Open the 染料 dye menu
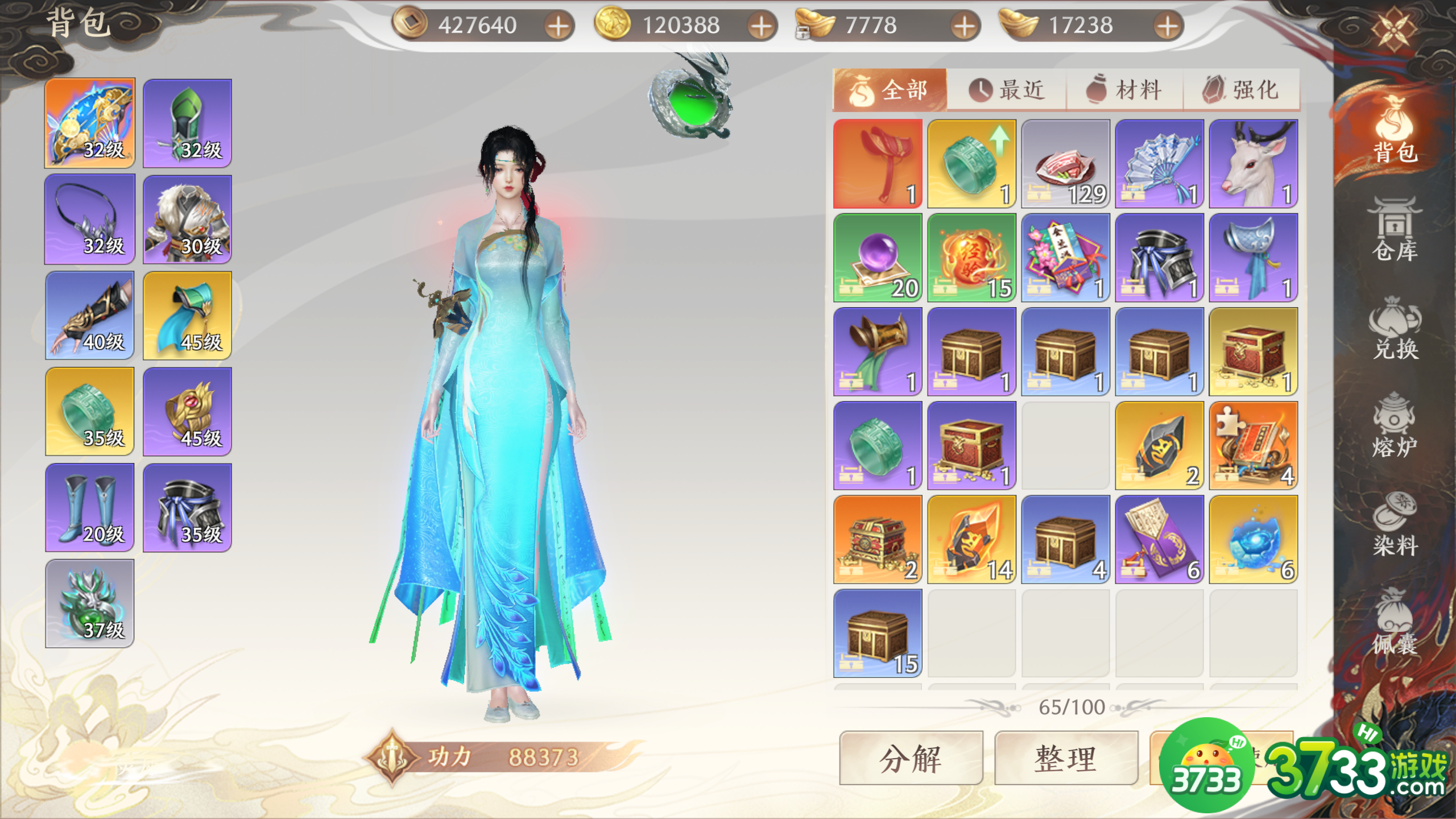The height and width of the screenshot is (819, 1456). pyautogui.click(x=1395, y=524)
